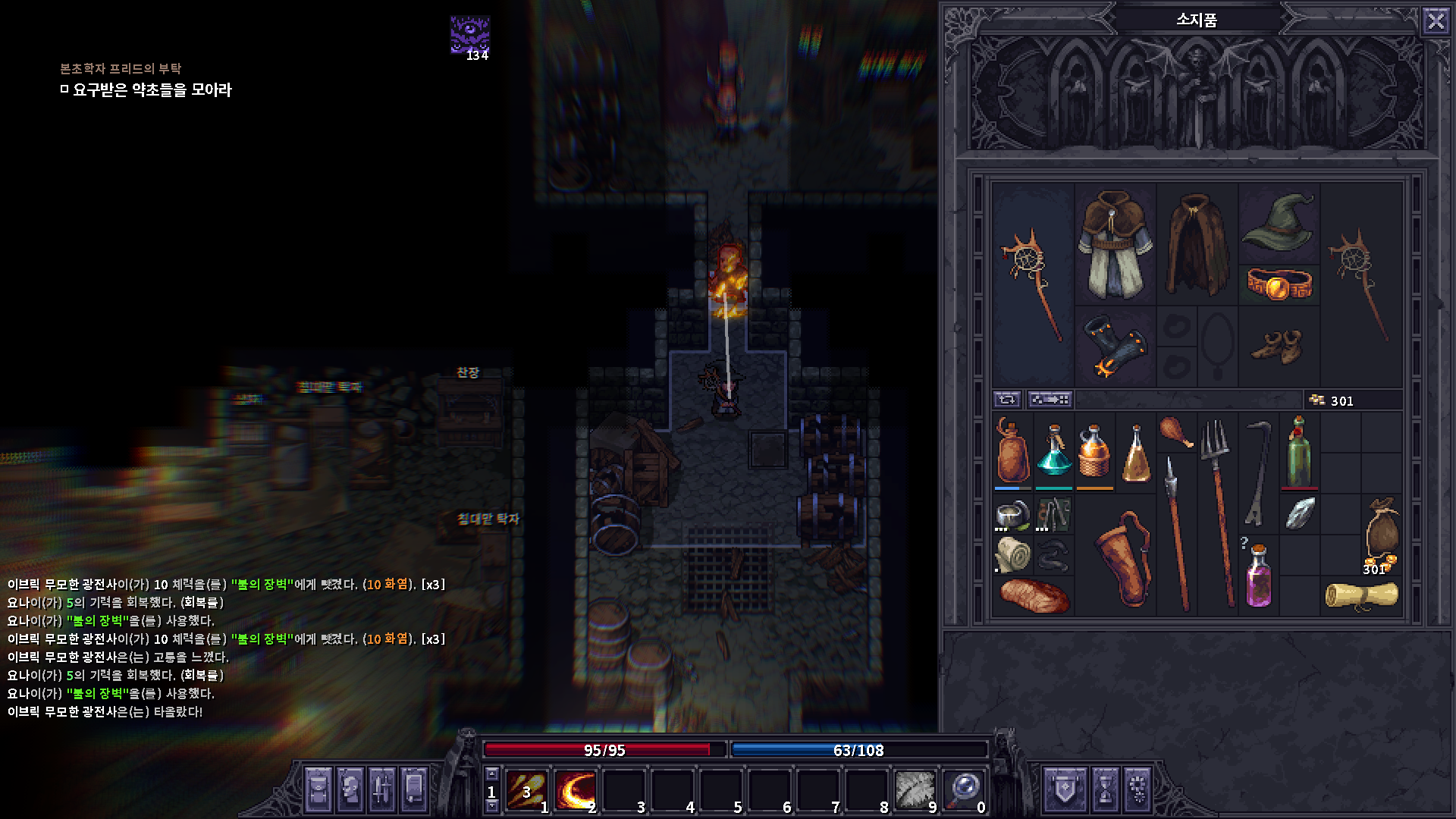Click the sort inventory button
The height and width of the screenshot is (819, 1456).
point(1050,399)
